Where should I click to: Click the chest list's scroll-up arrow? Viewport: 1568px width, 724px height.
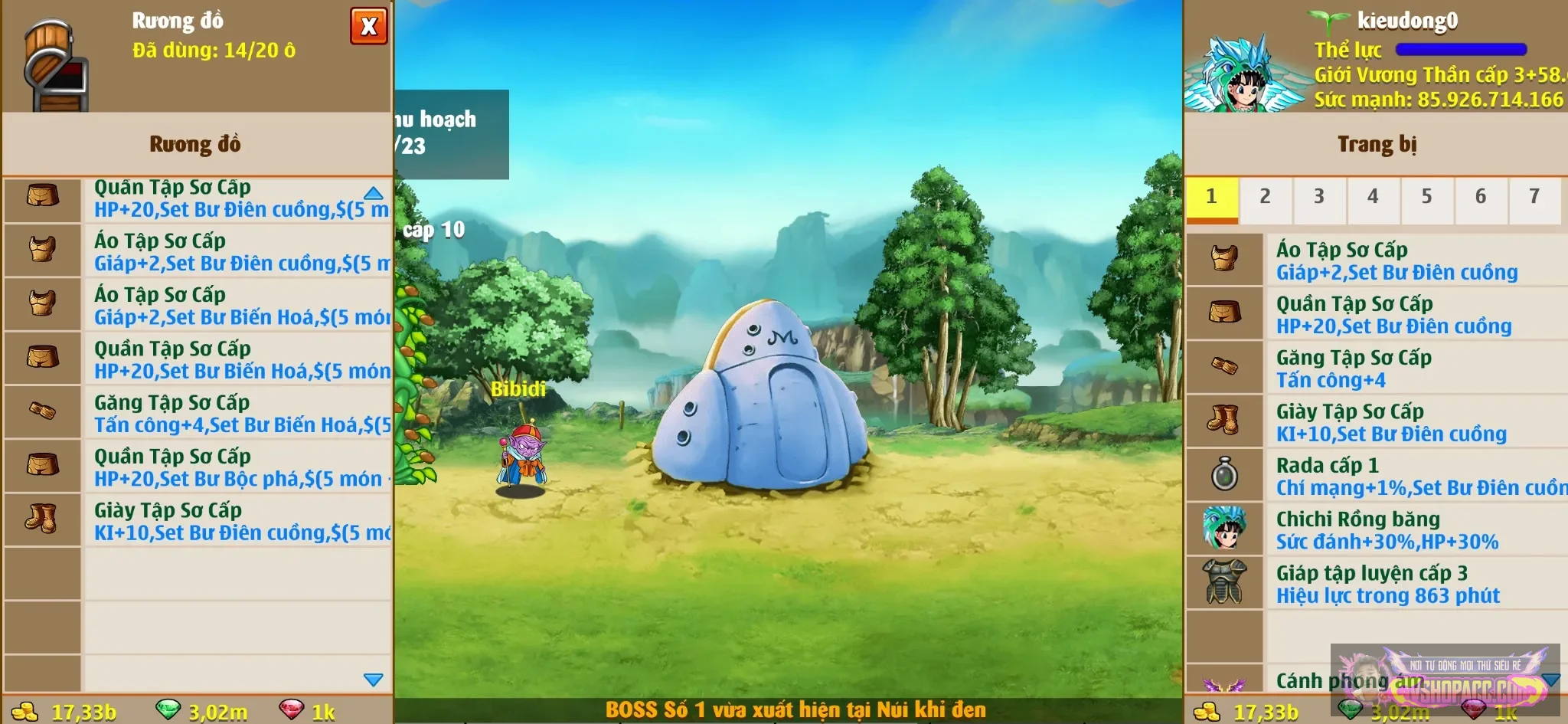(x=374, y=193)
